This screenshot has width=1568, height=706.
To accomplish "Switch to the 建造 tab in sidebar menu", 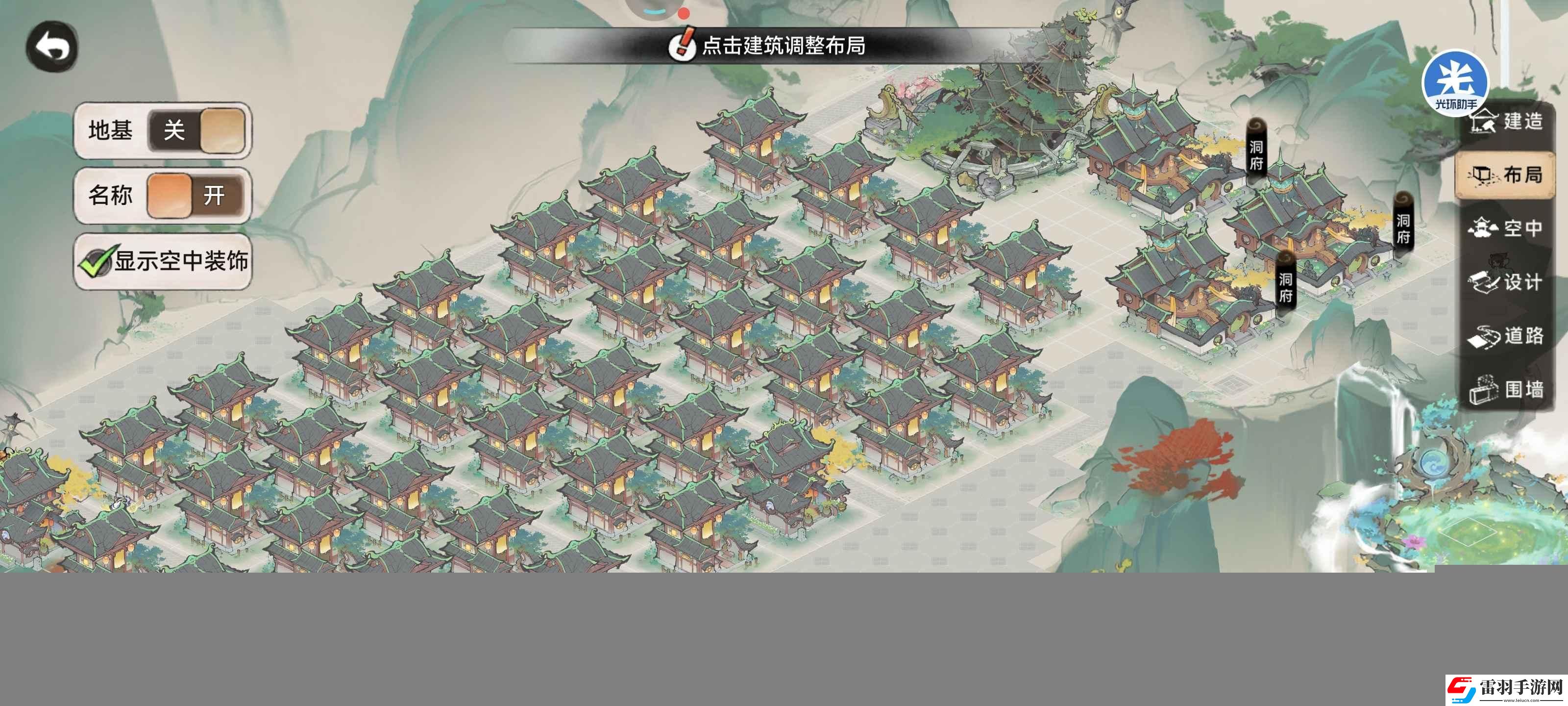I will [x=1507, y=122].
